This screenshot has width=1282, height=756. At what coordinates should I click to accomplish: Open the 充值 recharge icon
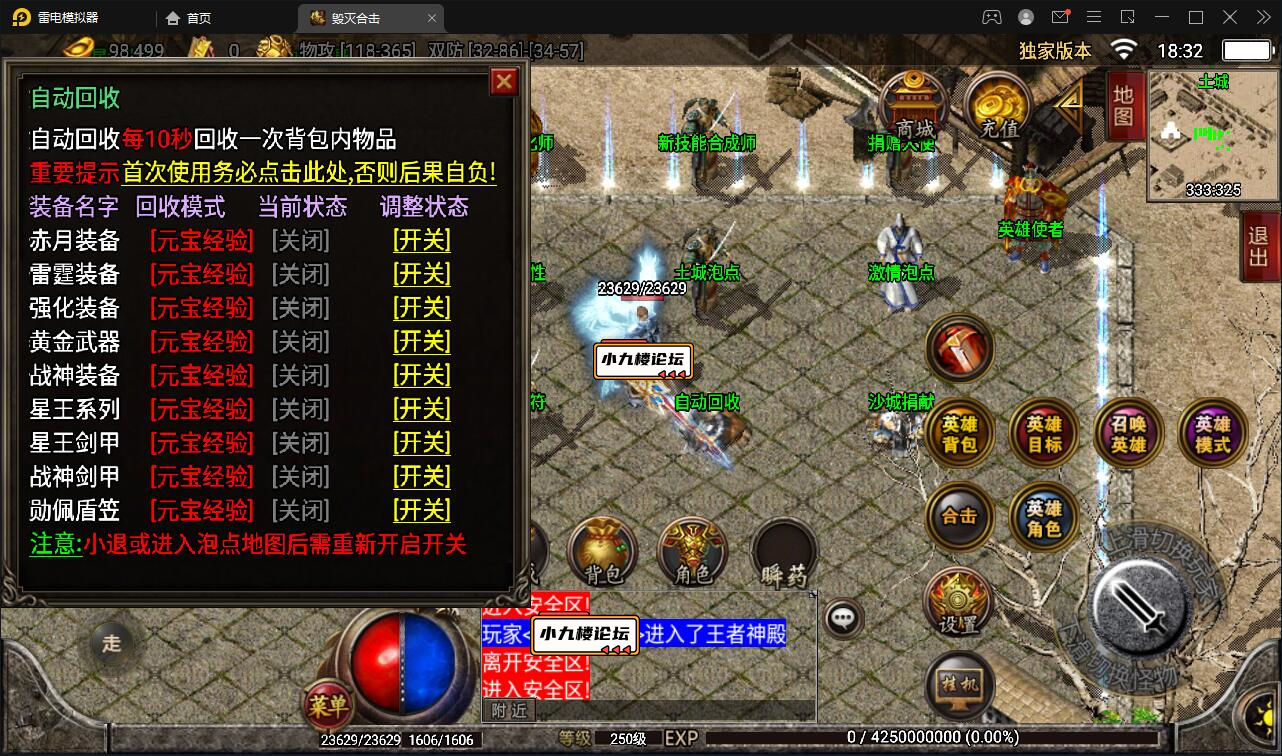point(997,102)
